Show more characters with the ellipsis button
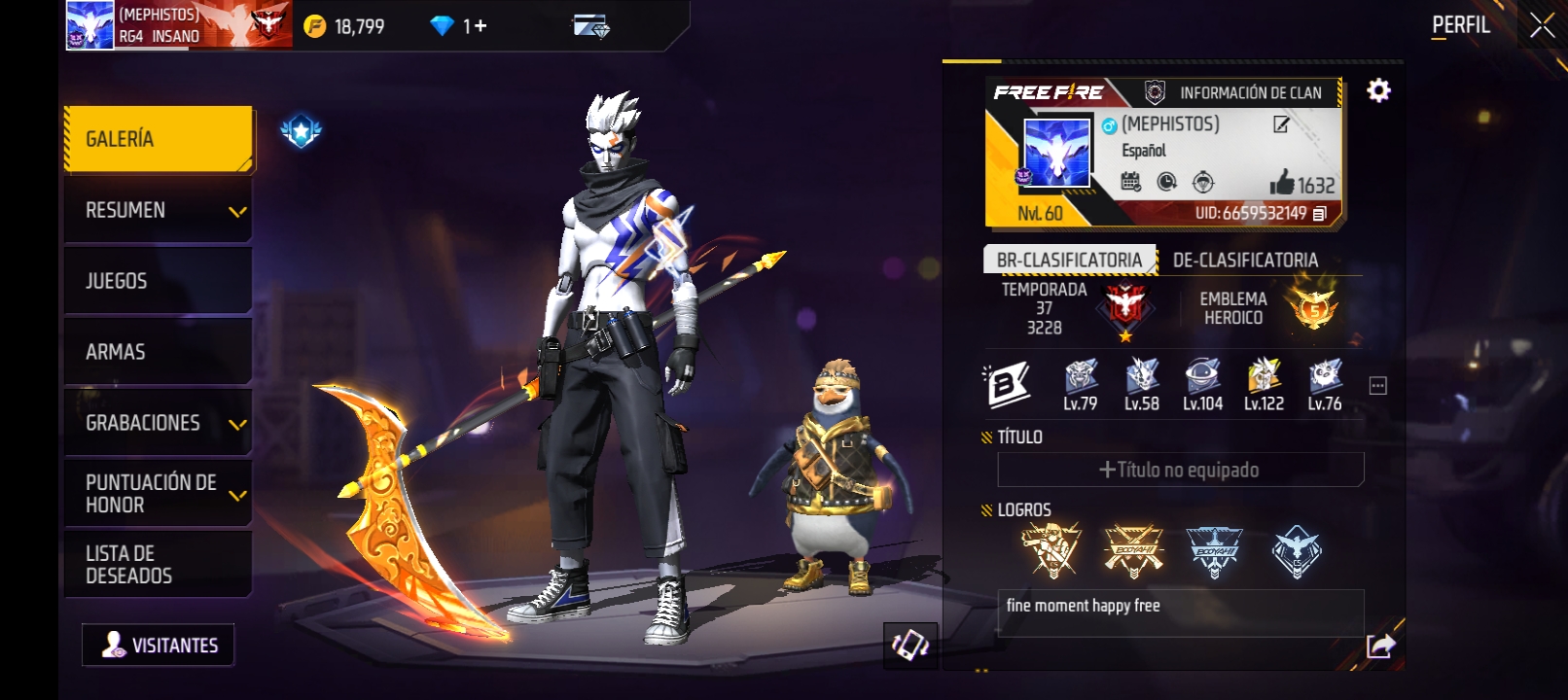 point(1377,386)
